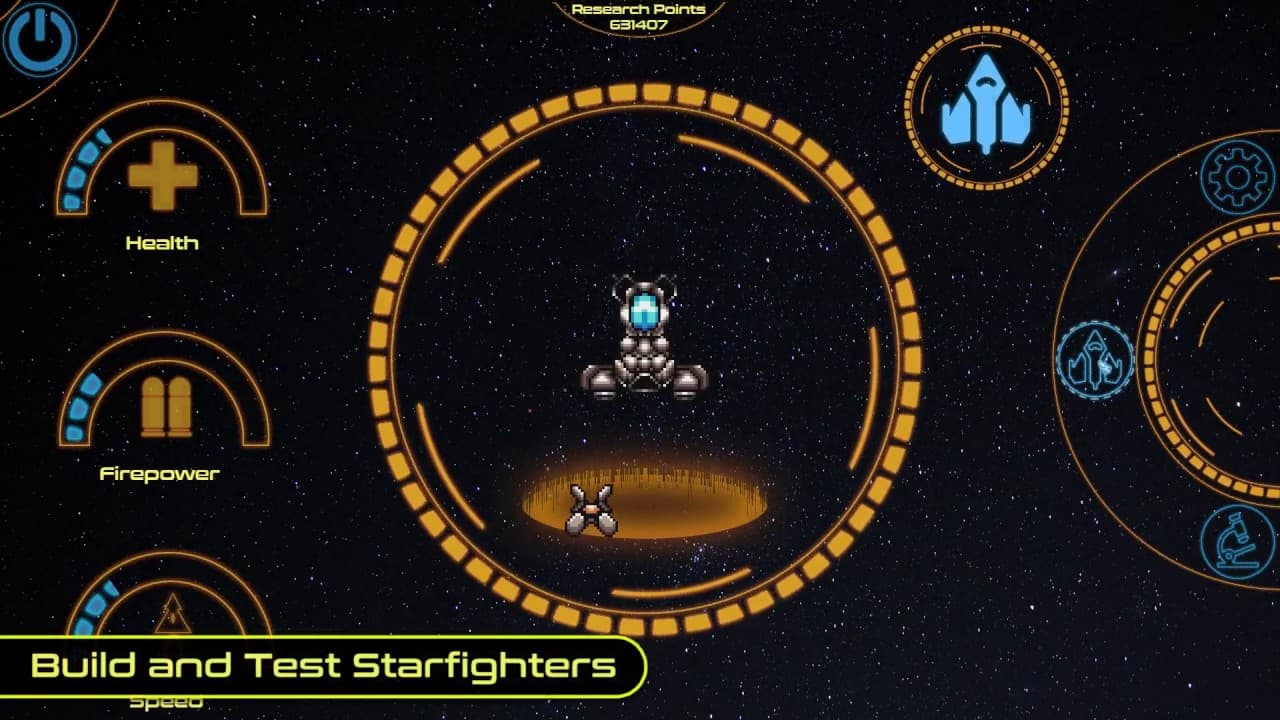The height and width of the screenshot is (720, 1280).
Task: Select the Build and Test Starfighters banner
Action: (322, 664)
